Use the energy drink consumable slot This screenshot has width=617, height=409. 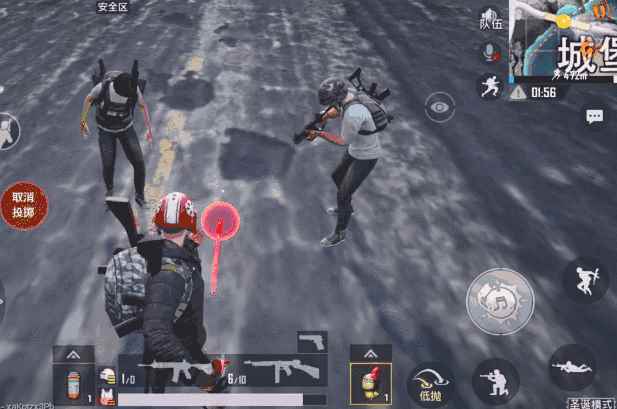[x=74, y=384]
